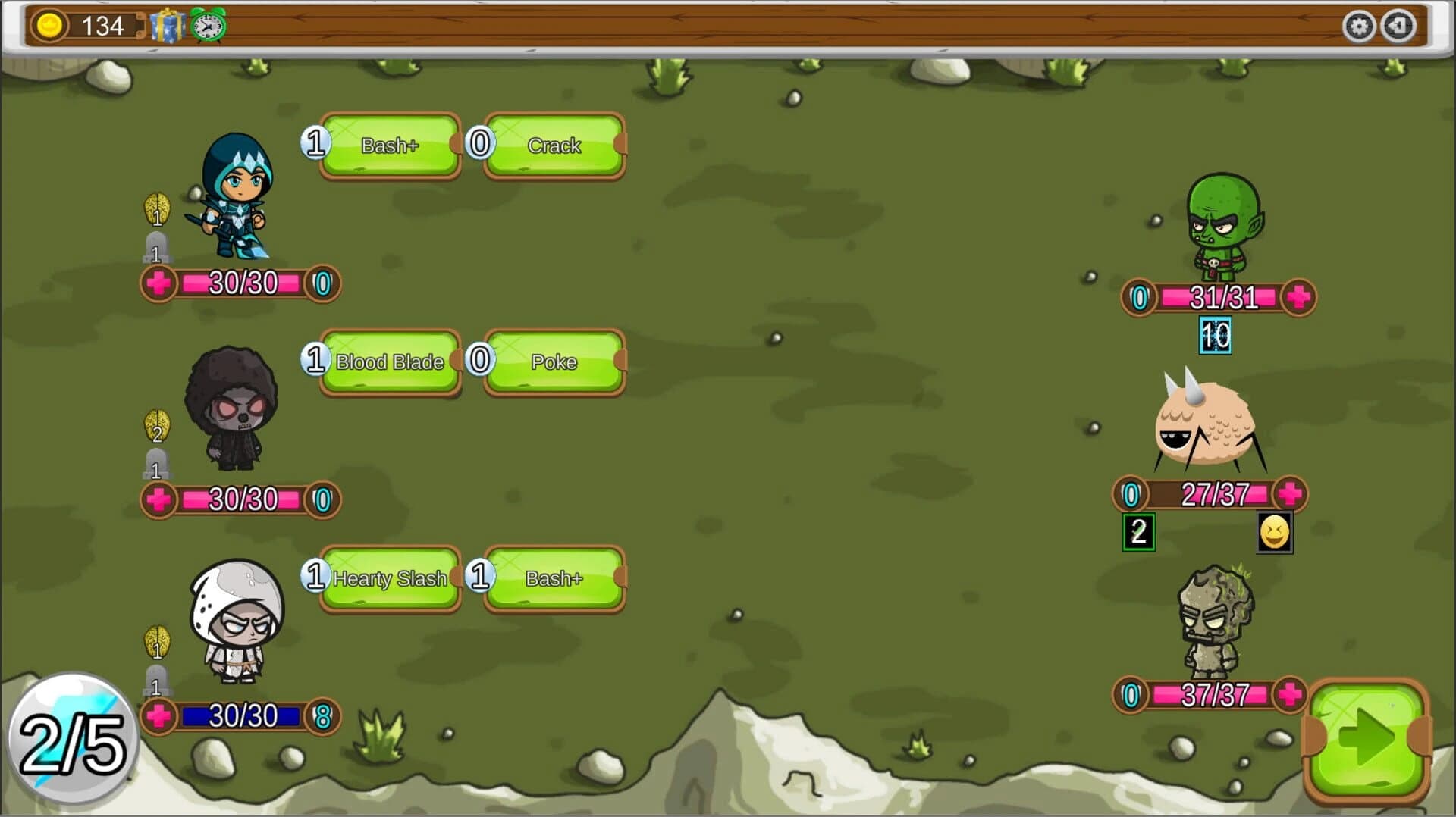Use the Bash+ skill on the ice mage
This screenshot has width=1456, height=817.
tap(391, 146)
